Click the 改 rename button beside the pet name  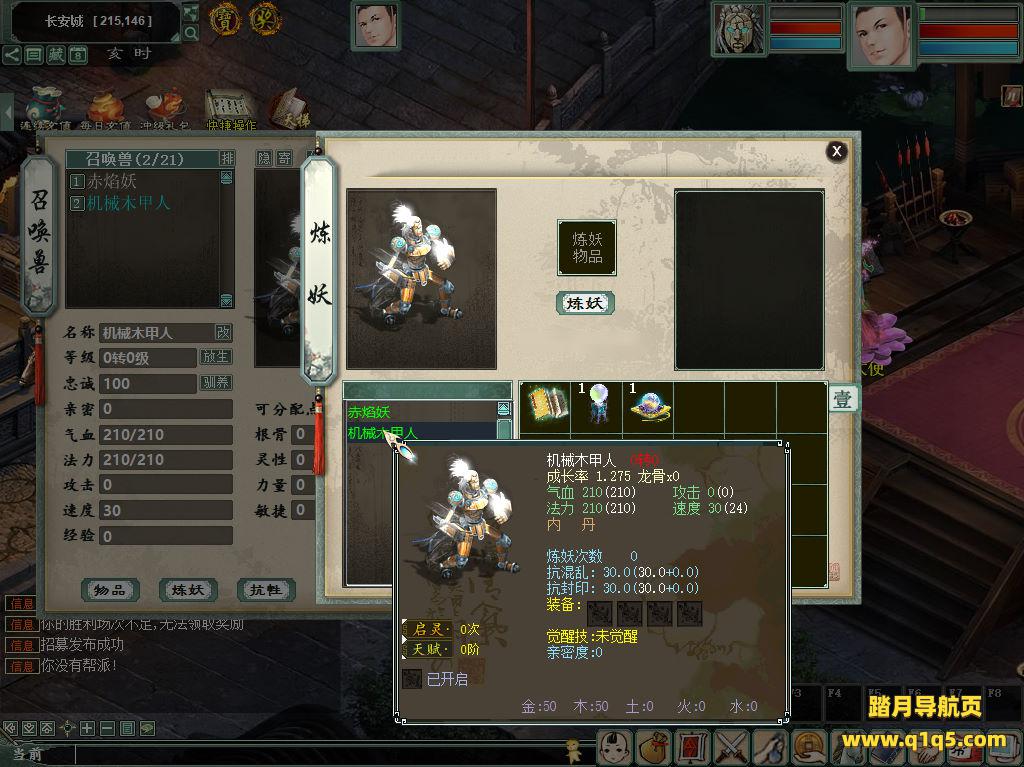(223, 332)
